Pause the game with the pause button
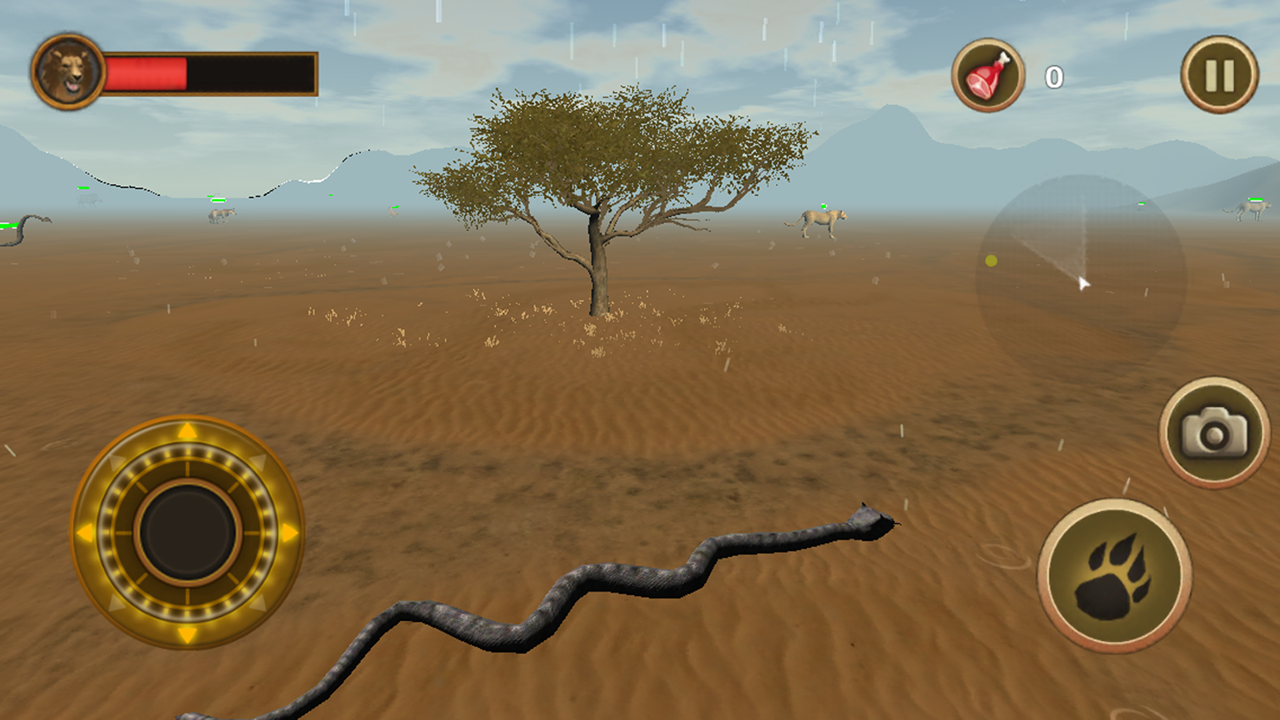Screen dimensions: 1280x720 coord(1219,74)
